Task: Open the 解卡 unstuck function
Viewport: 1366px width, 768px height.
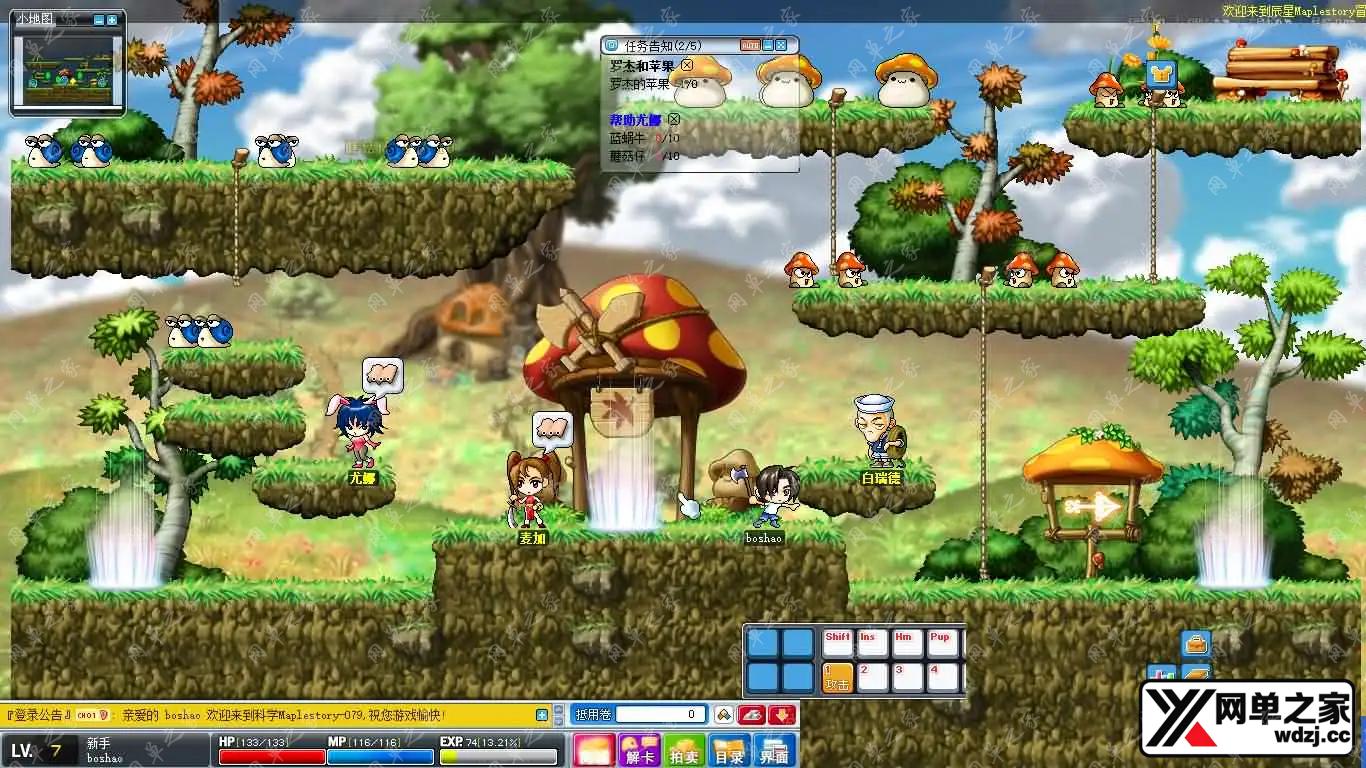Action: tap(638, 751)
